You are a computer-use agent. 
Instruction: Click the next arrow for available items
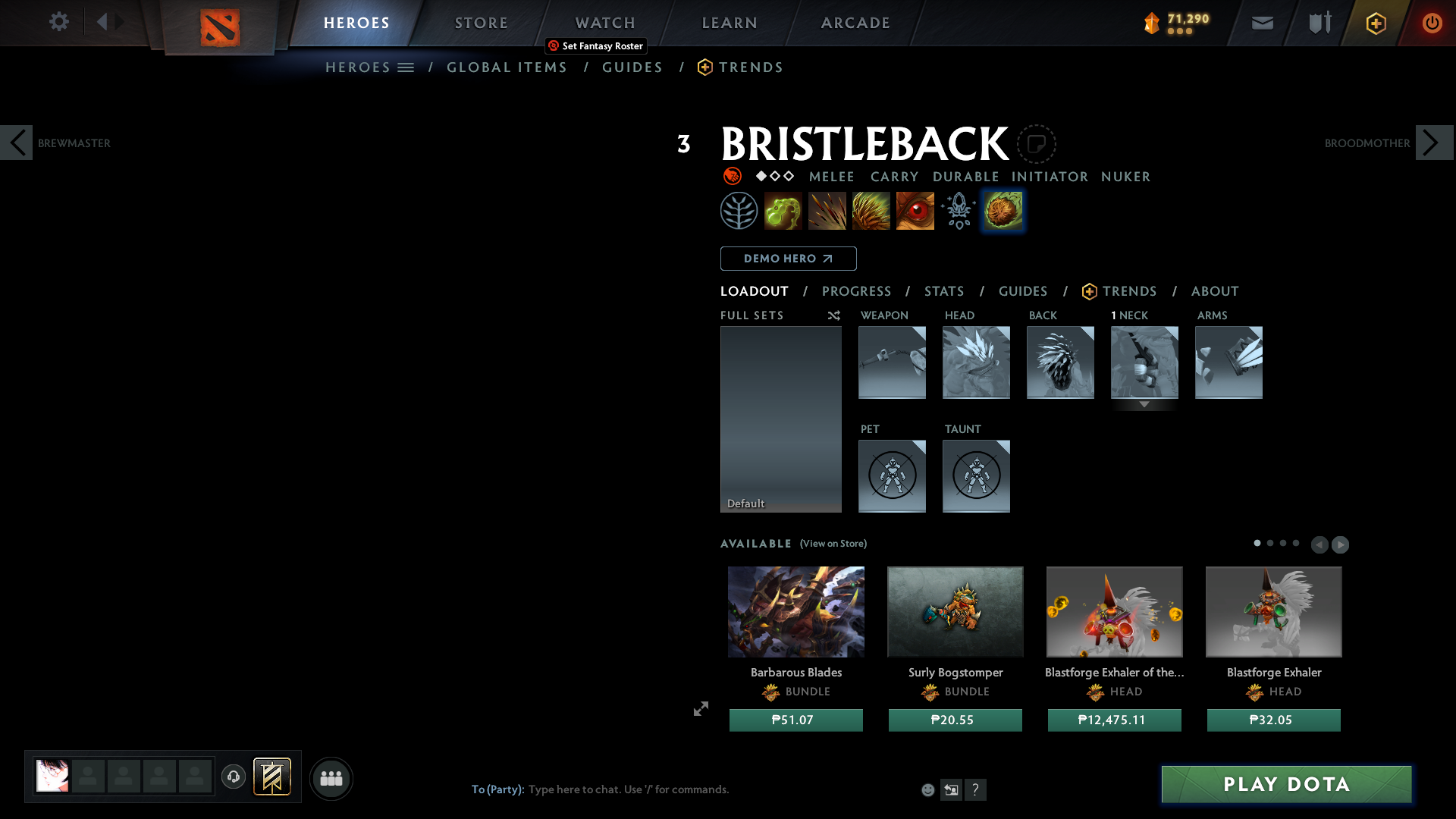coord(1341,544)
